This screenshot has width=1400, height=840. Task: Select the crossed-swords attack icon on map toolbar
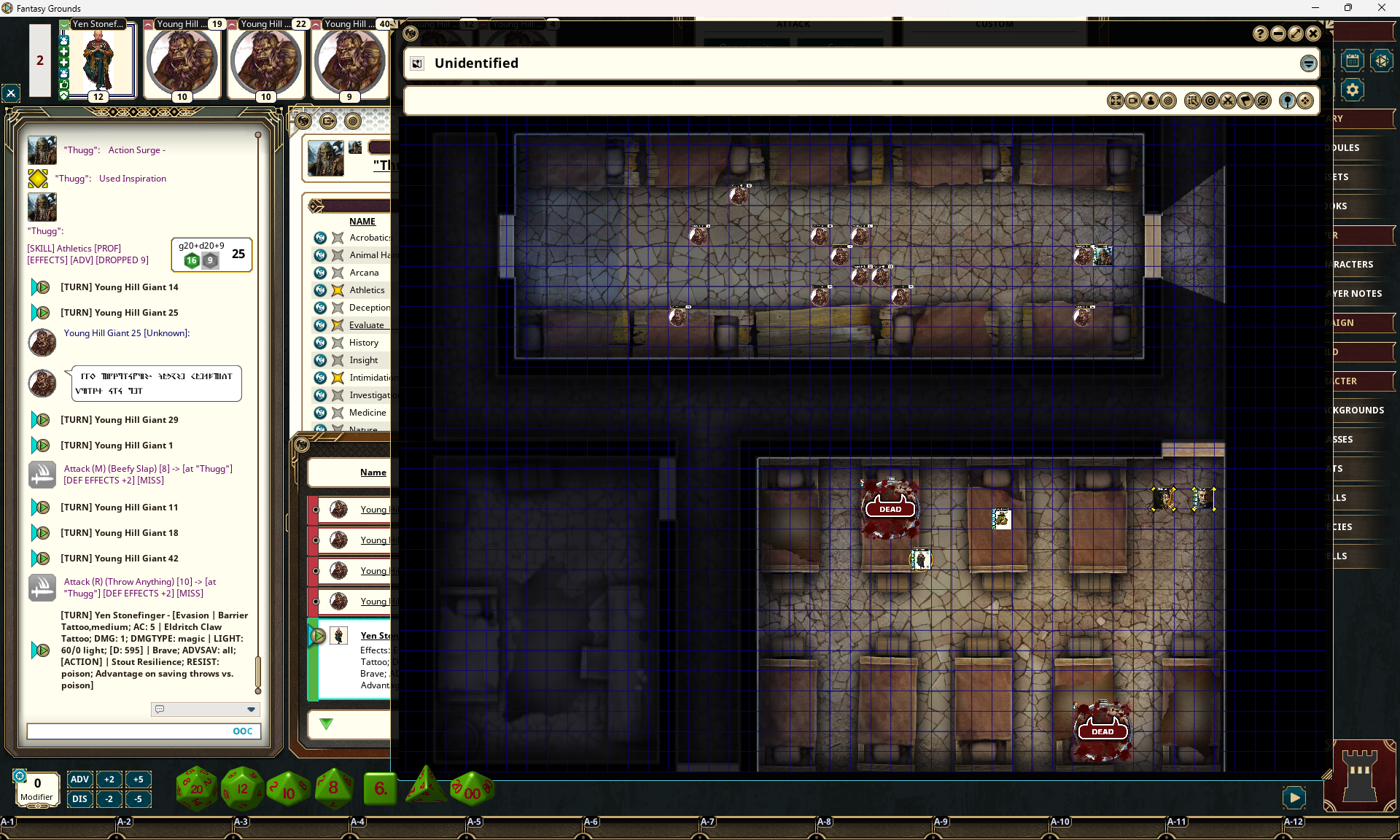pos(1228,101)
